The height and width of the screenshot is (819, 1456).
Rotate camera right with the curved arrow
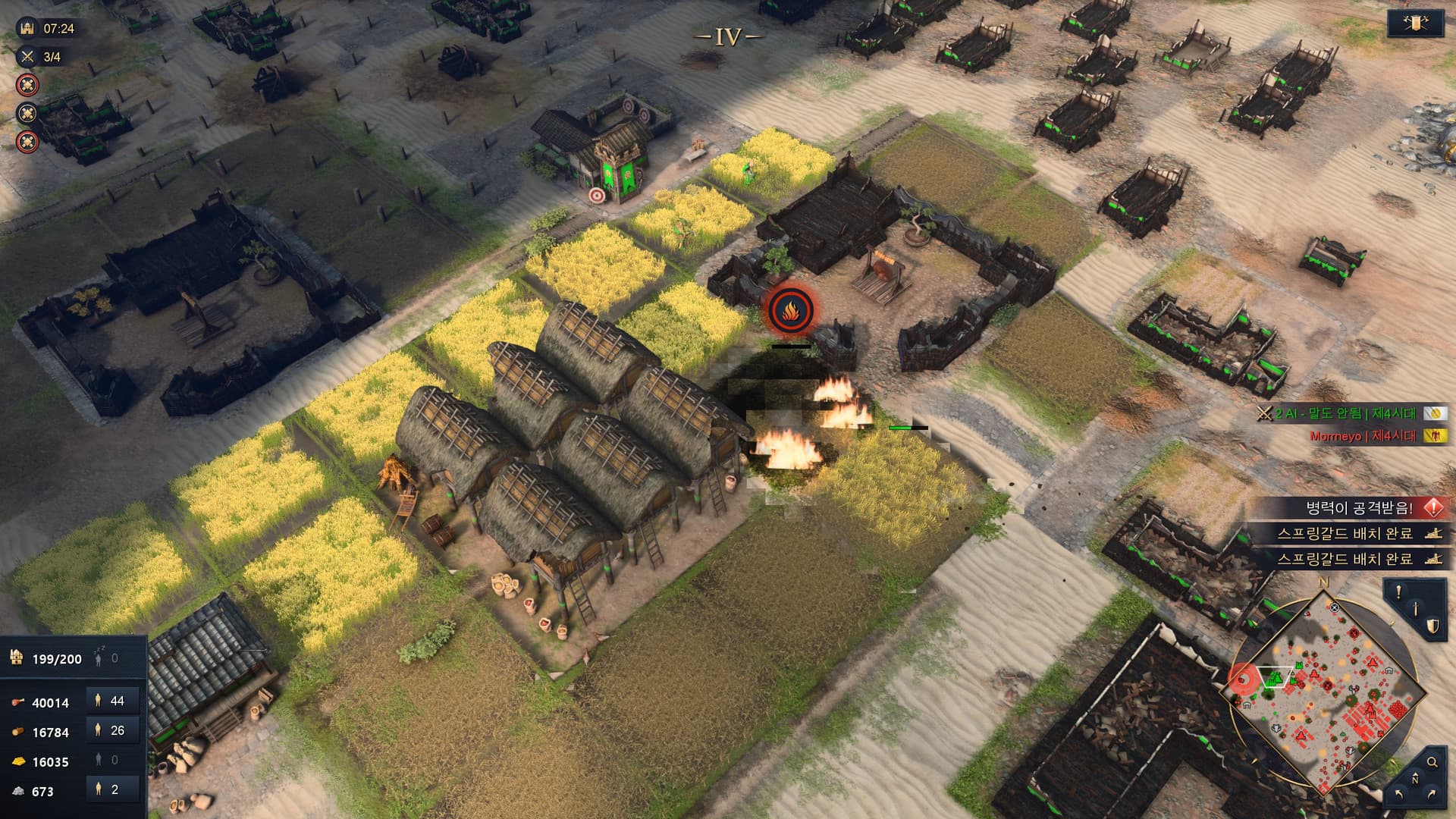pyautogui.click(x=1432, y=794)
